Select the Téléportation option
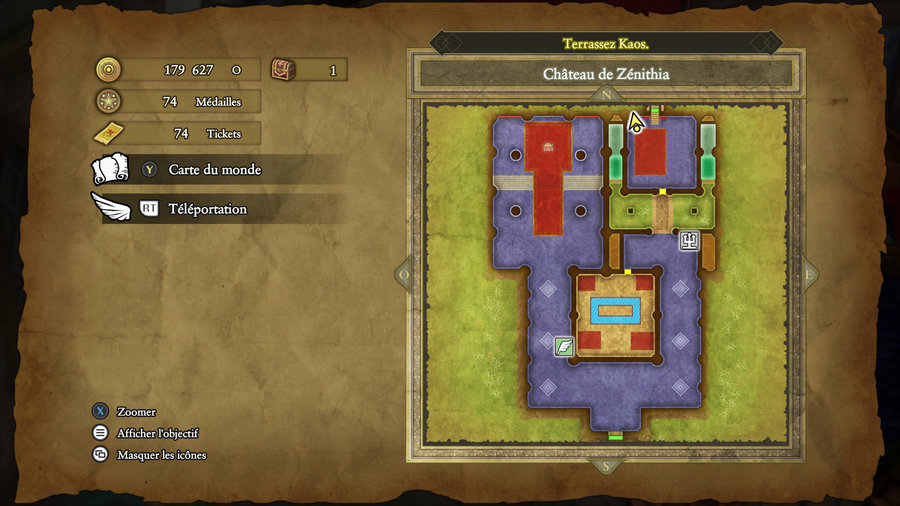The width and height of the screenshot is (900, 506). point(207,209)
